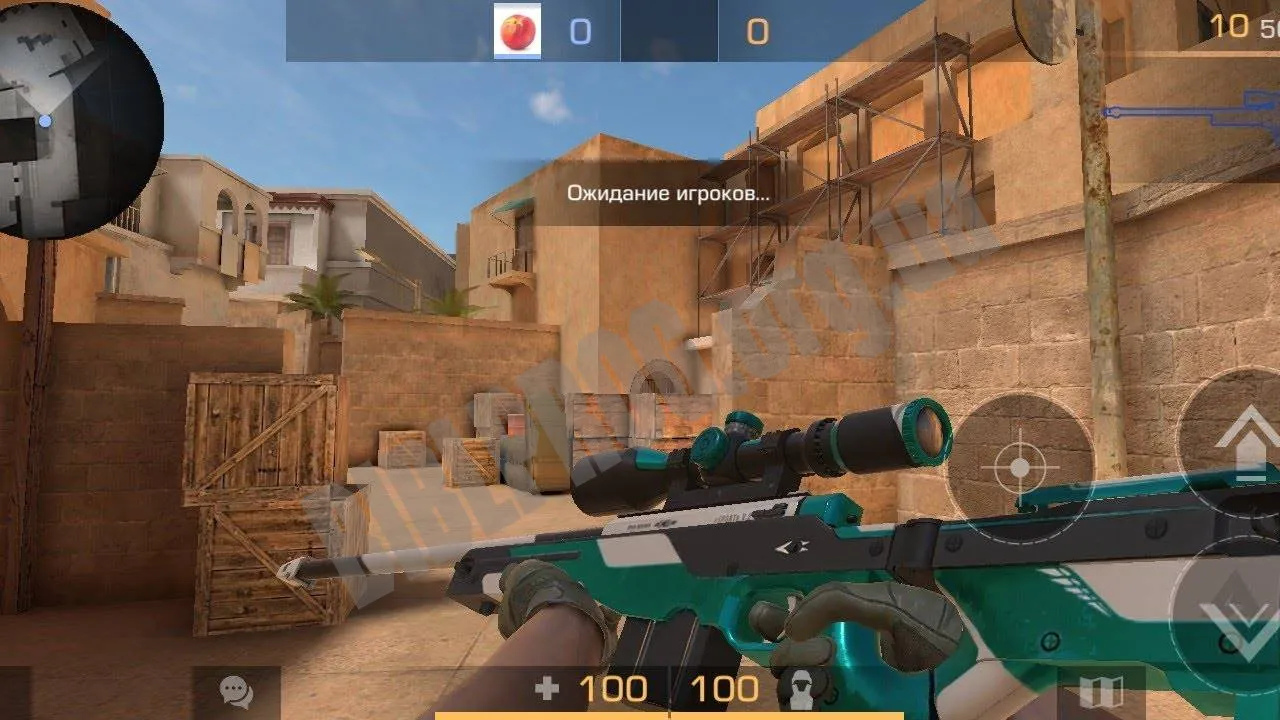Open the chat bubble button
Image resolution: width=1280 pixels, height=720 pixels.
[236, 691]
